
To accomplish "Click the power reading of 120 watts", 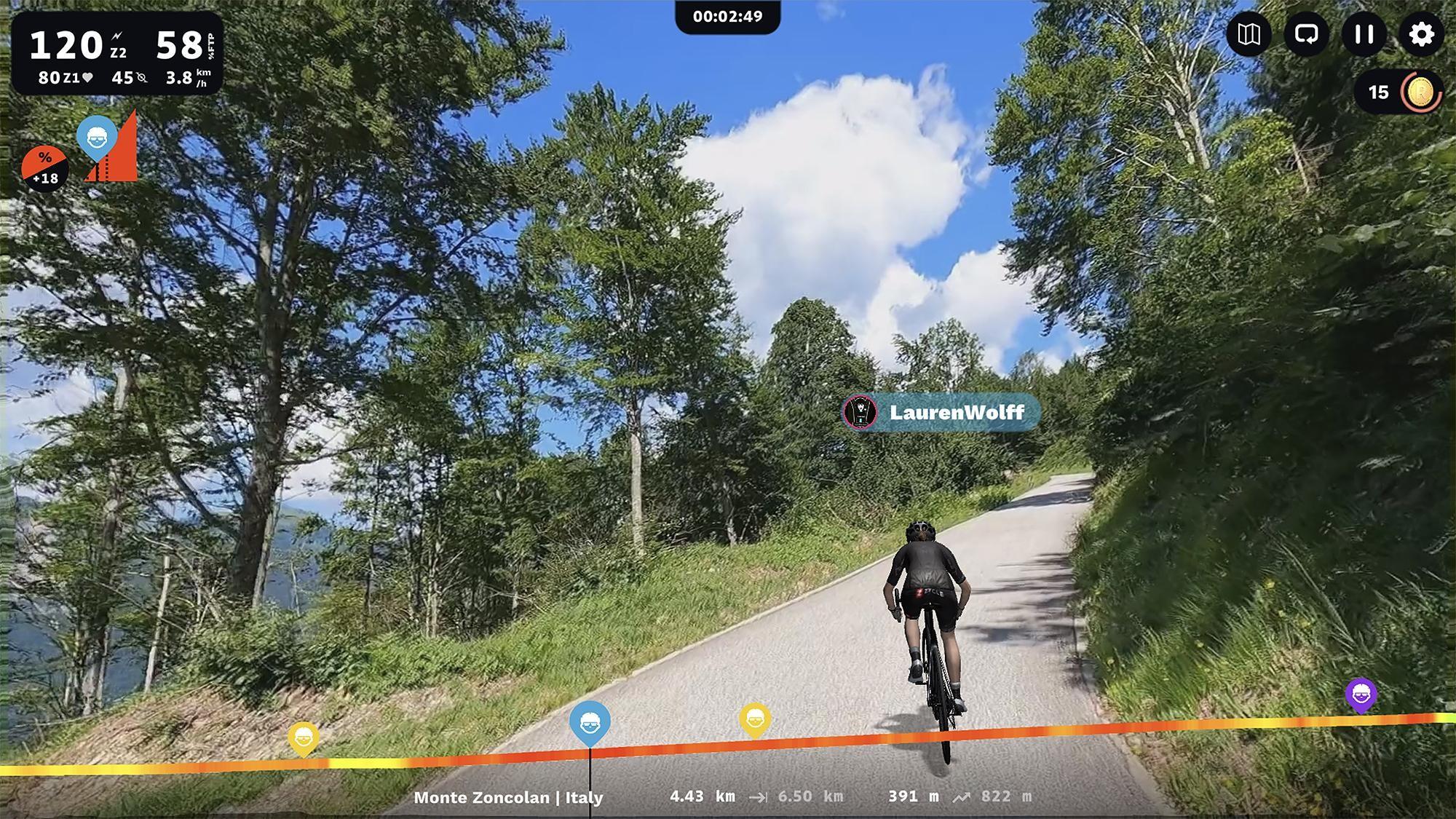I will [67, 45].
